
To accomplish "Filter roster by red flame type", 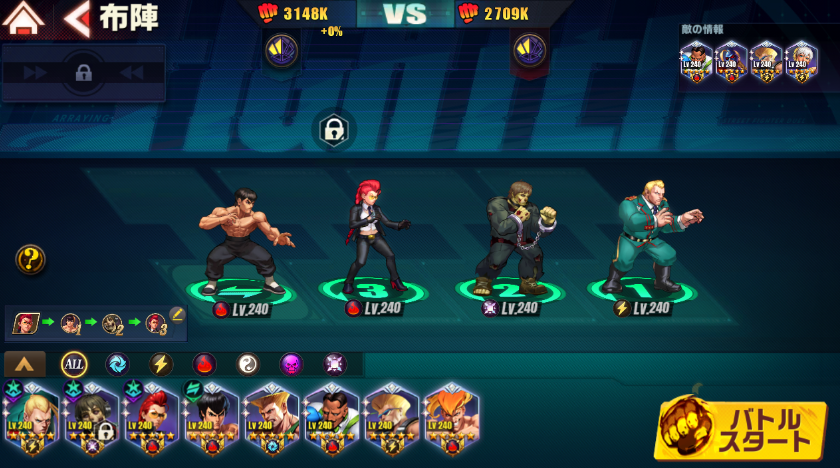I will click(204, 364).
